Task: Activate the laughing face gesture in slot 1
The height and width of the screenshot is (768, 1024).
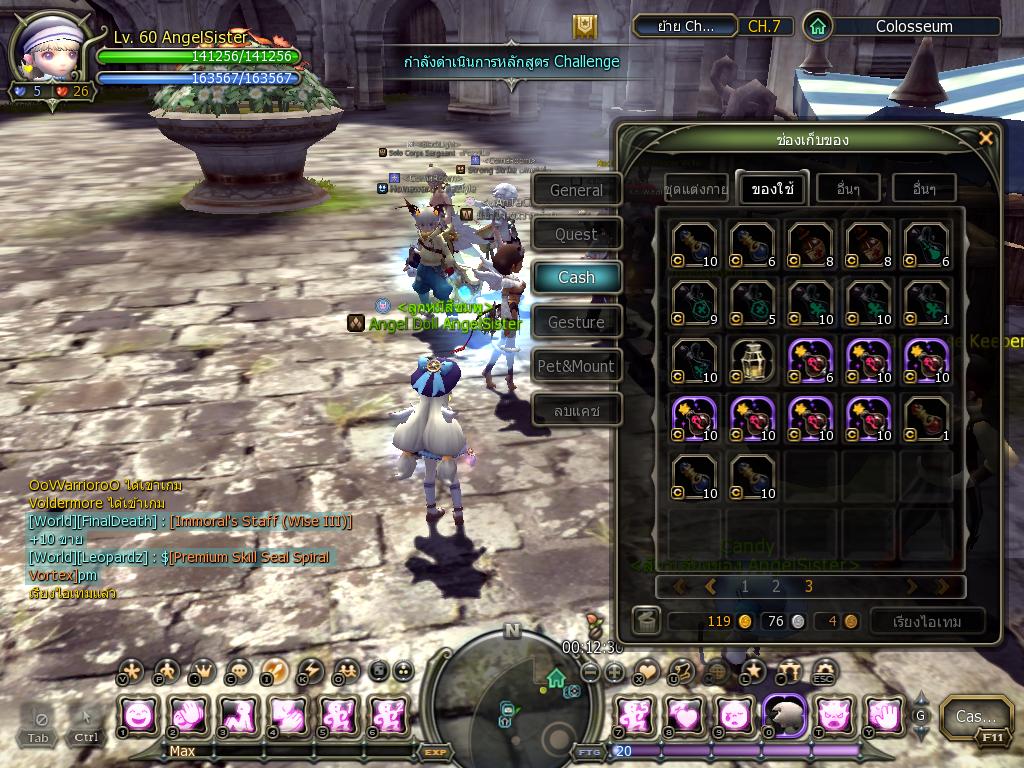Action: tap(139, 716)
